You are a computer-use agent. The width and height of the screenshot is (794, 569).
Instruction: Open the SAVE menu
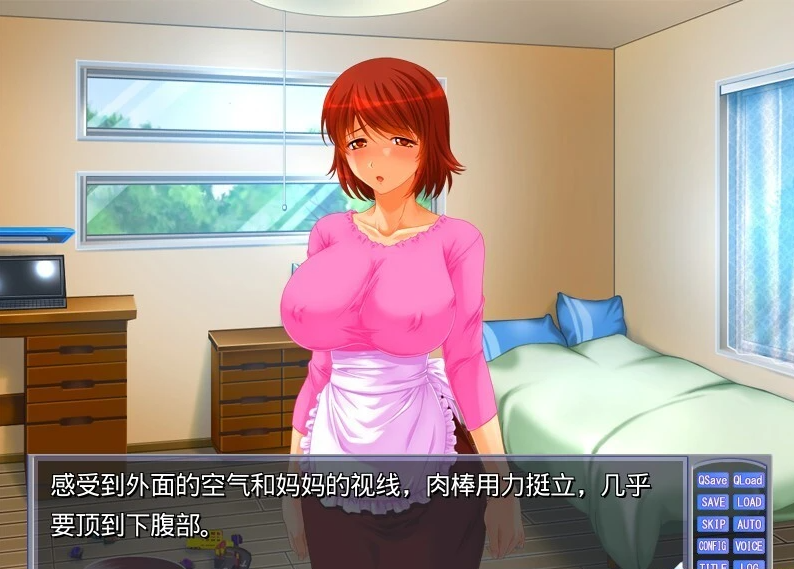(x=713, y=503)
